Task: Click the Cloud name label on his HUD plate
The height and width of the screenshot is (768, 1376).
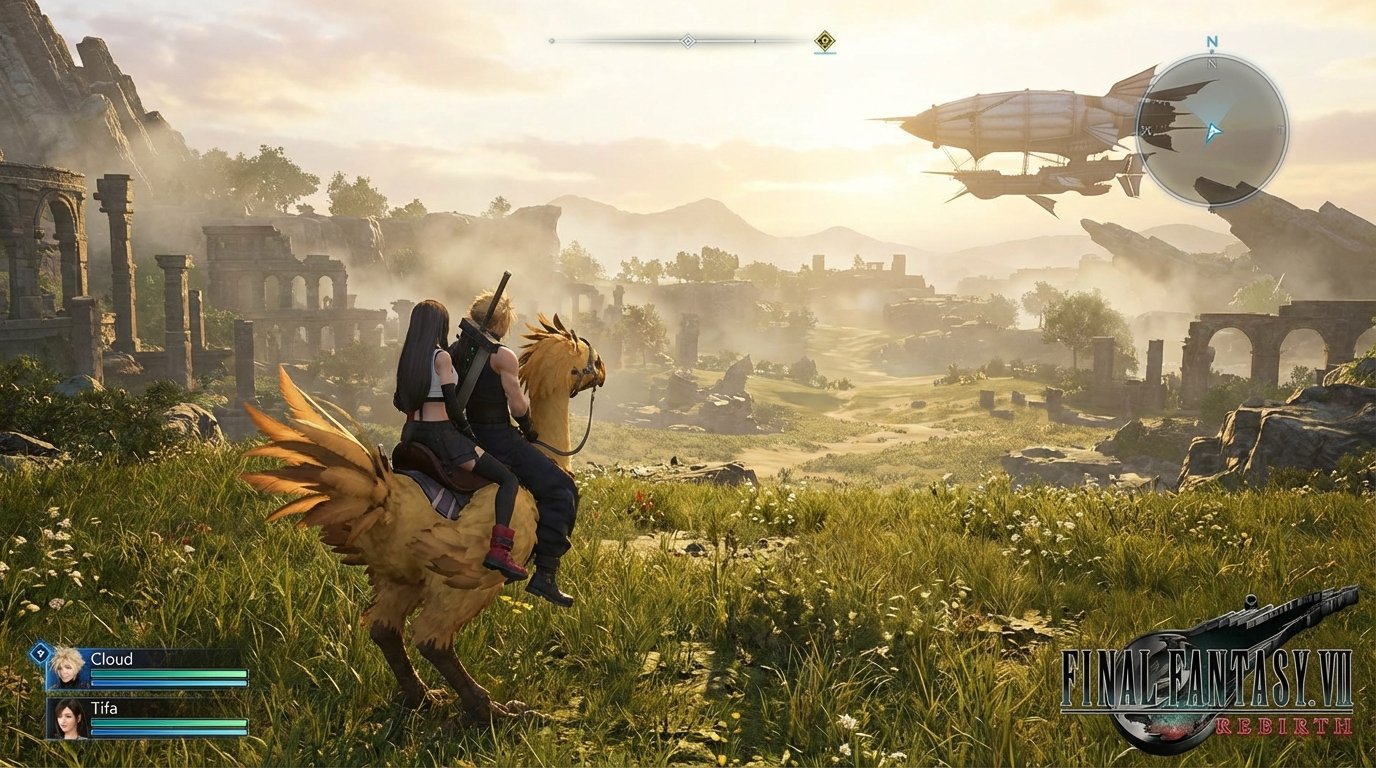Action: coord(112,659)
